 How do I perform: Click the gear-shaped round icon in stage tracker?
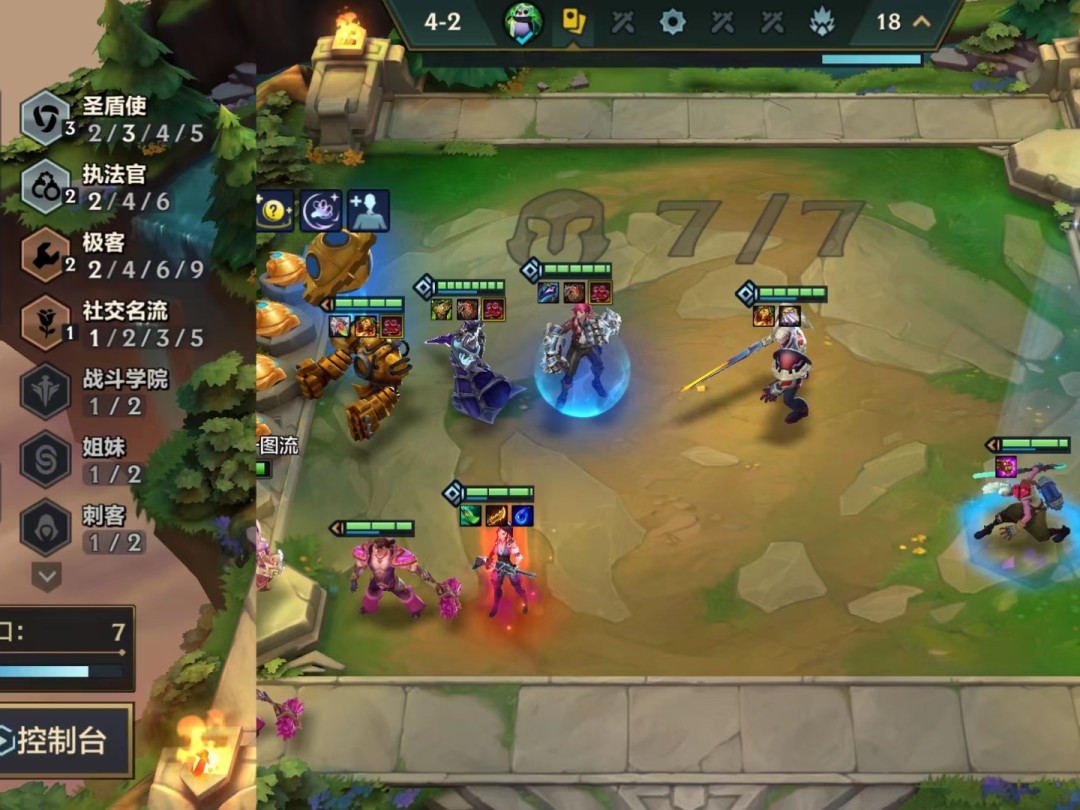point(672,22)
